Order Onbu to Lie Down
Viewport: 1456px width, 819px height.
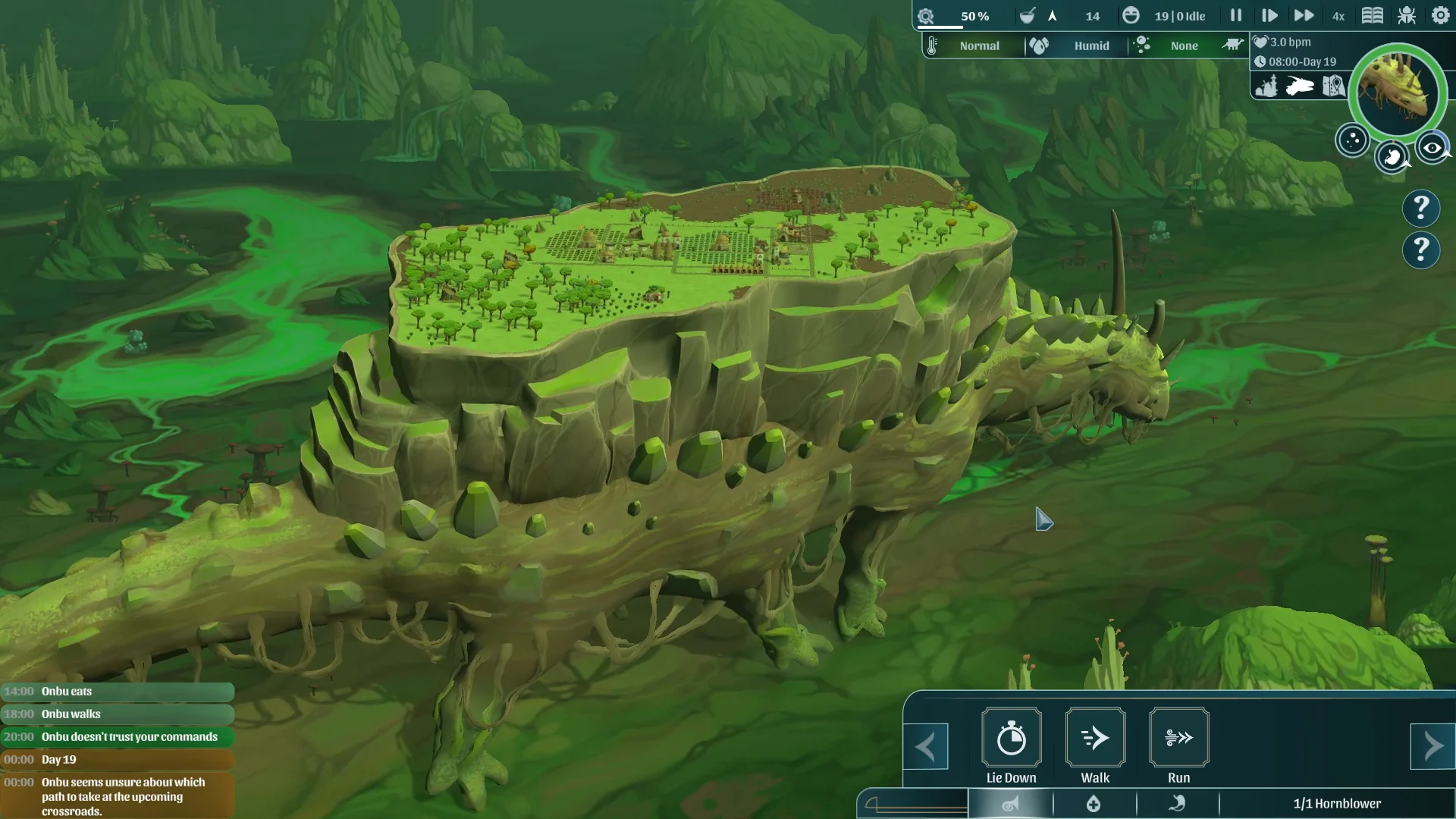tap(1011, 738)
